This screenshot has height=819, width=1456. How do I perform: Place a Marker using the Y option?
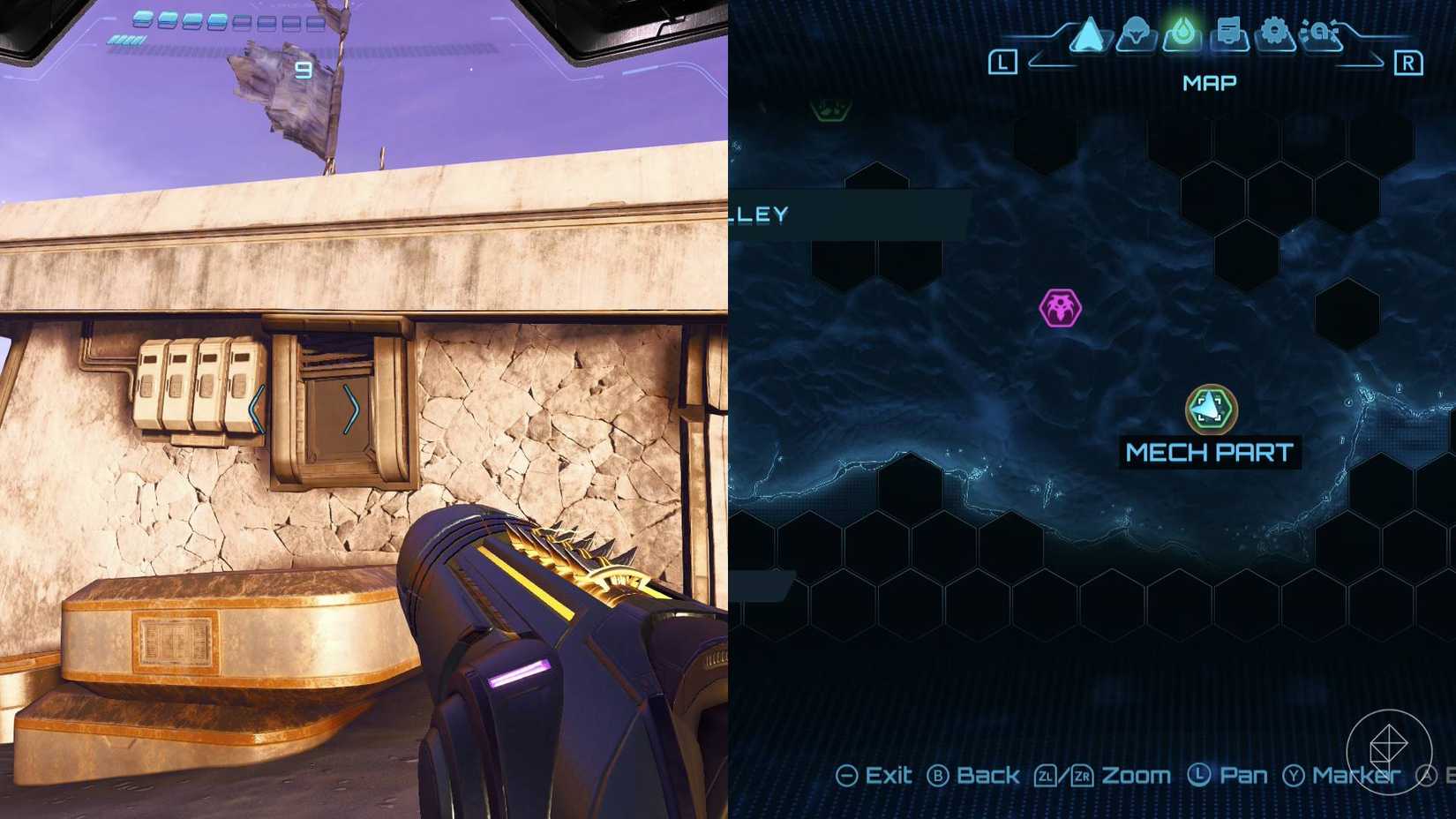[1355, 776]
